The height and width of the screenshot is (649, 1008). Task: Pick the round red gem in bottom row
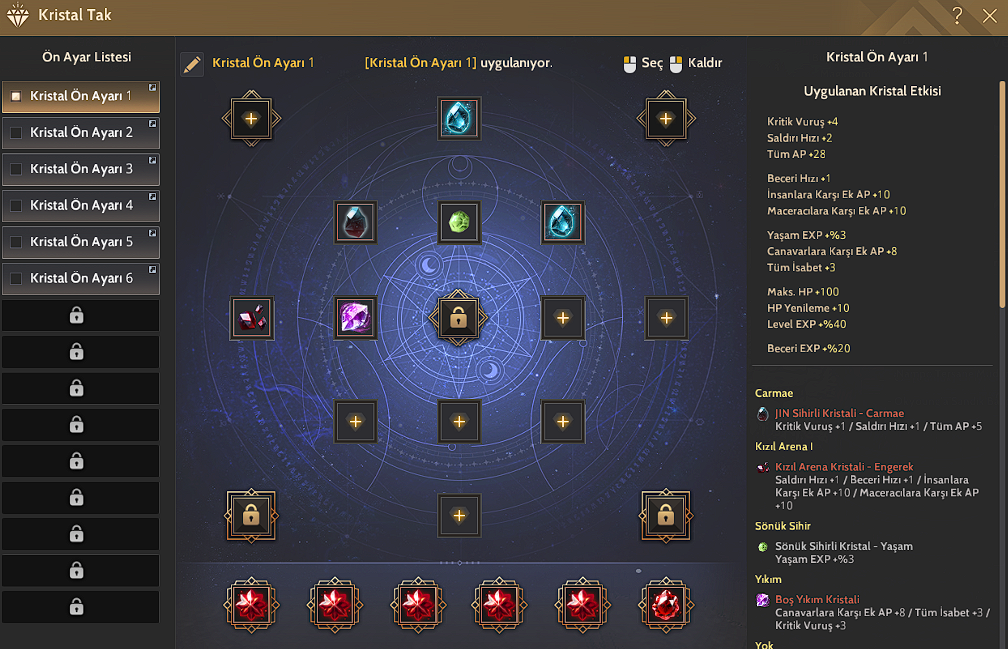(663, 604)
